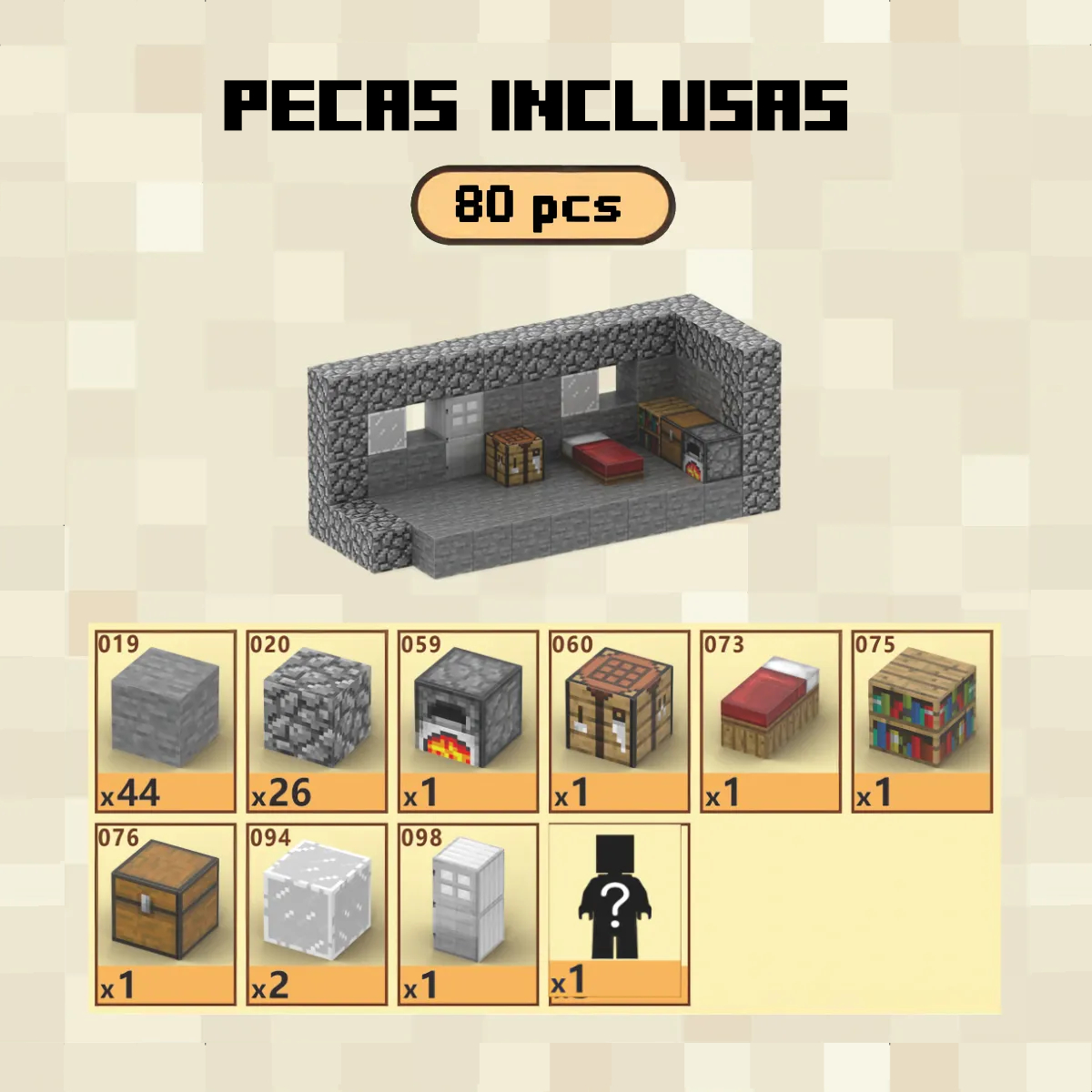The width and height of the screenshot is (1092, 1092).
Task: Pick the crafting table tile 060
Action: (x=619, y=720)
